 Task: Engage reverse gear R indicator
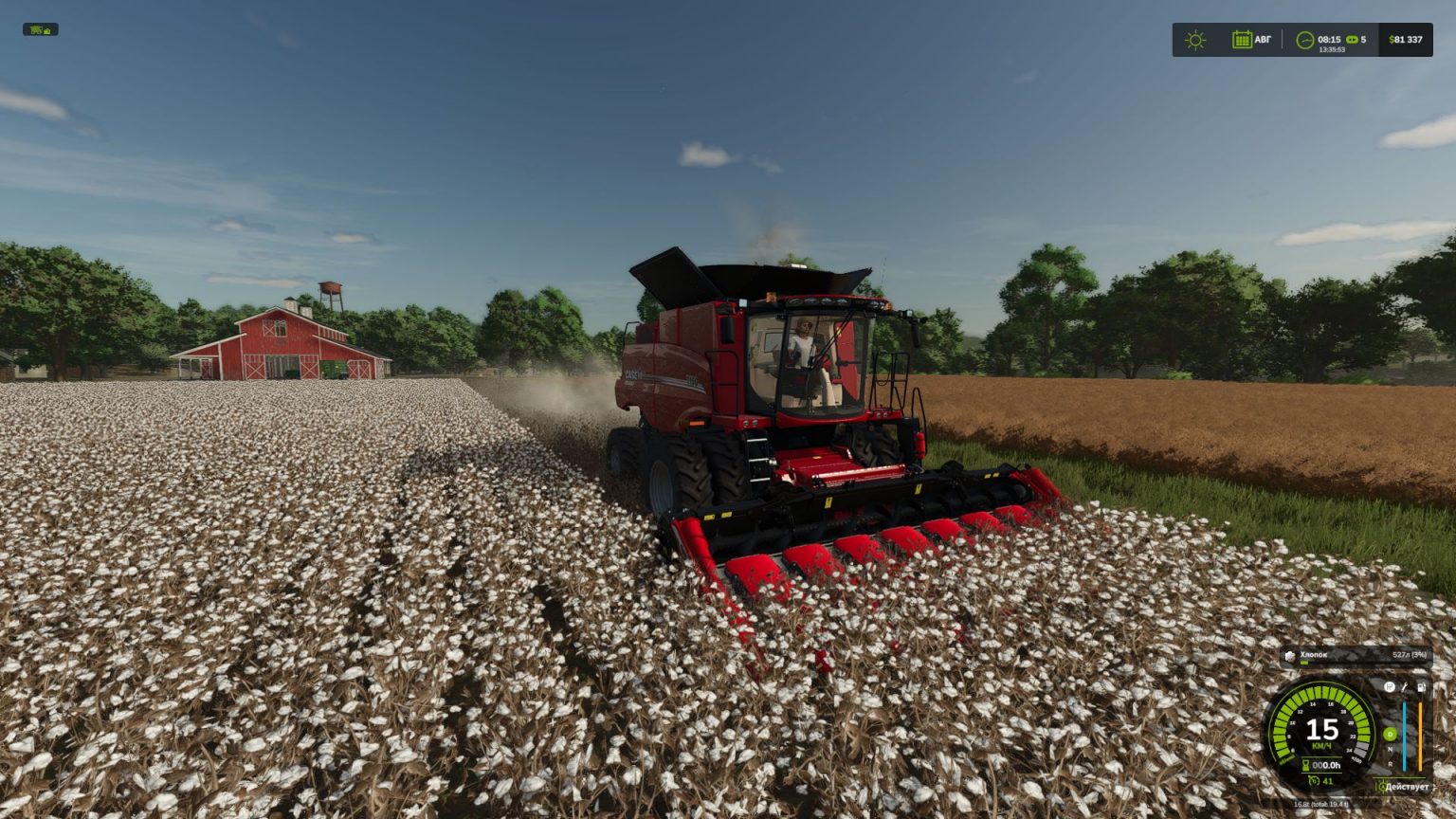[1390, 765]
